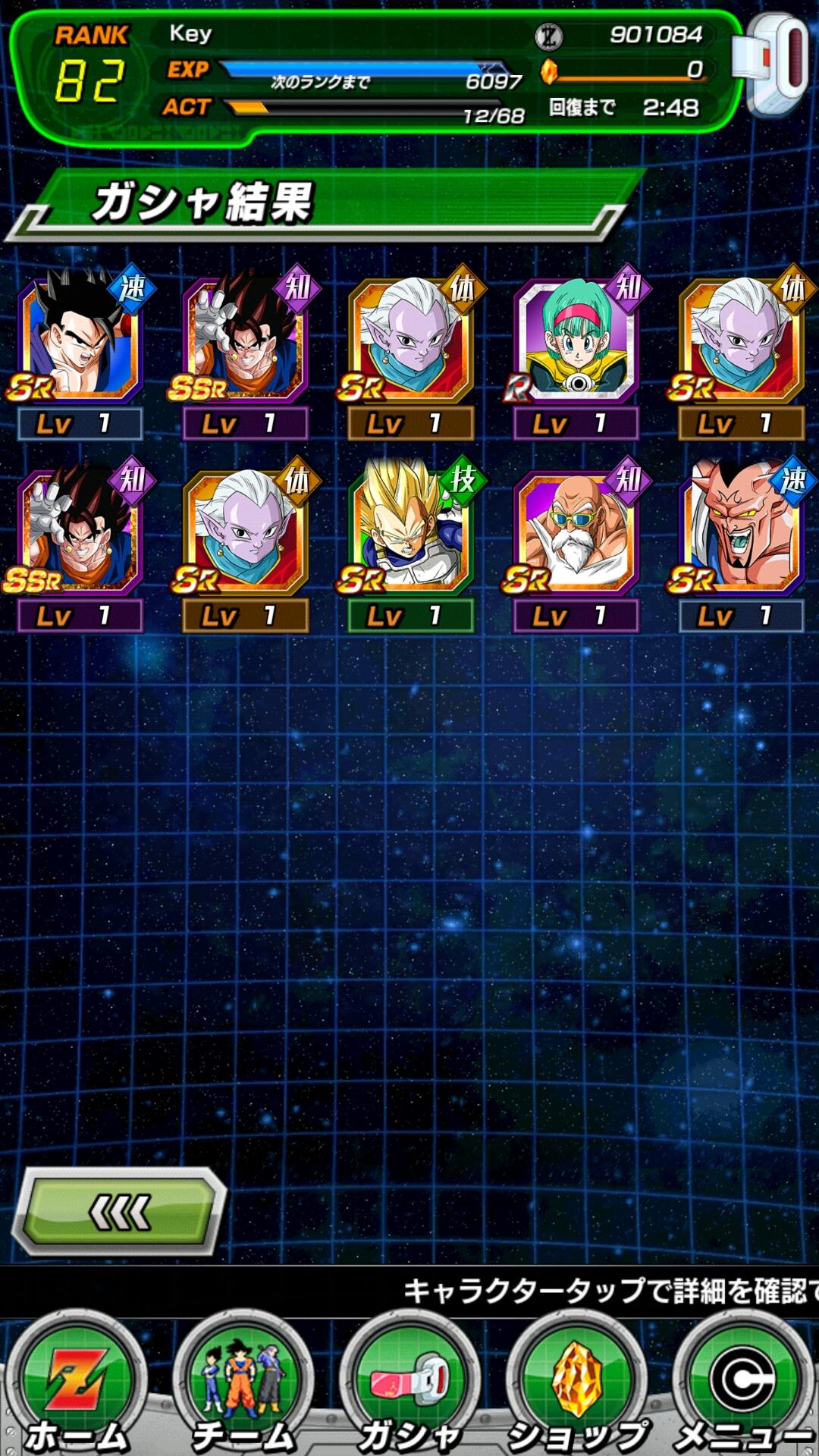Open the ガシャ summon menu
Image resolution: width=819 pixels, height=1456 pixels.
tap(409, 1388)
